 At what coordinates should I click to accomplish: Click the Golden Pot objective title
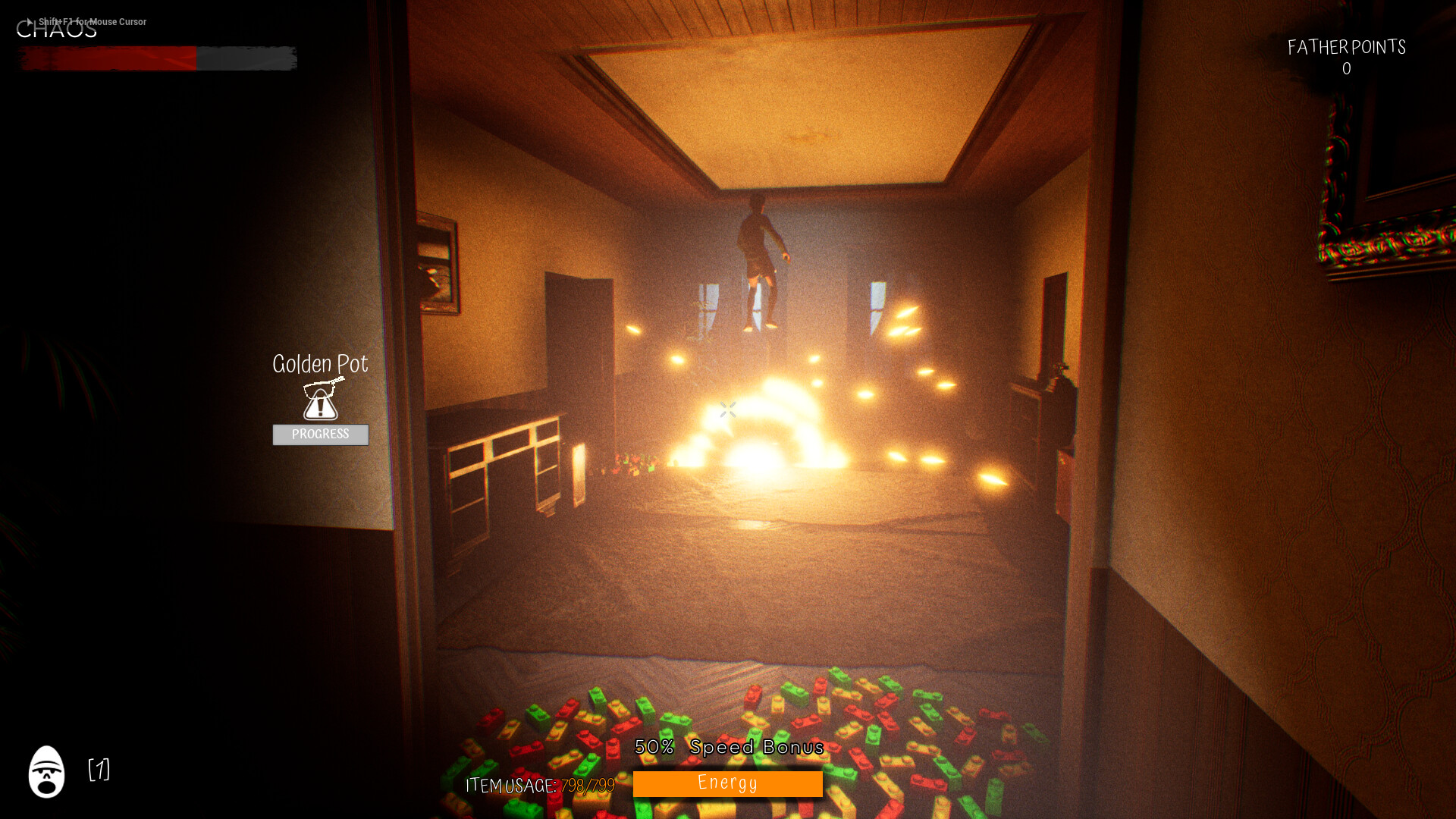point(320,364)
